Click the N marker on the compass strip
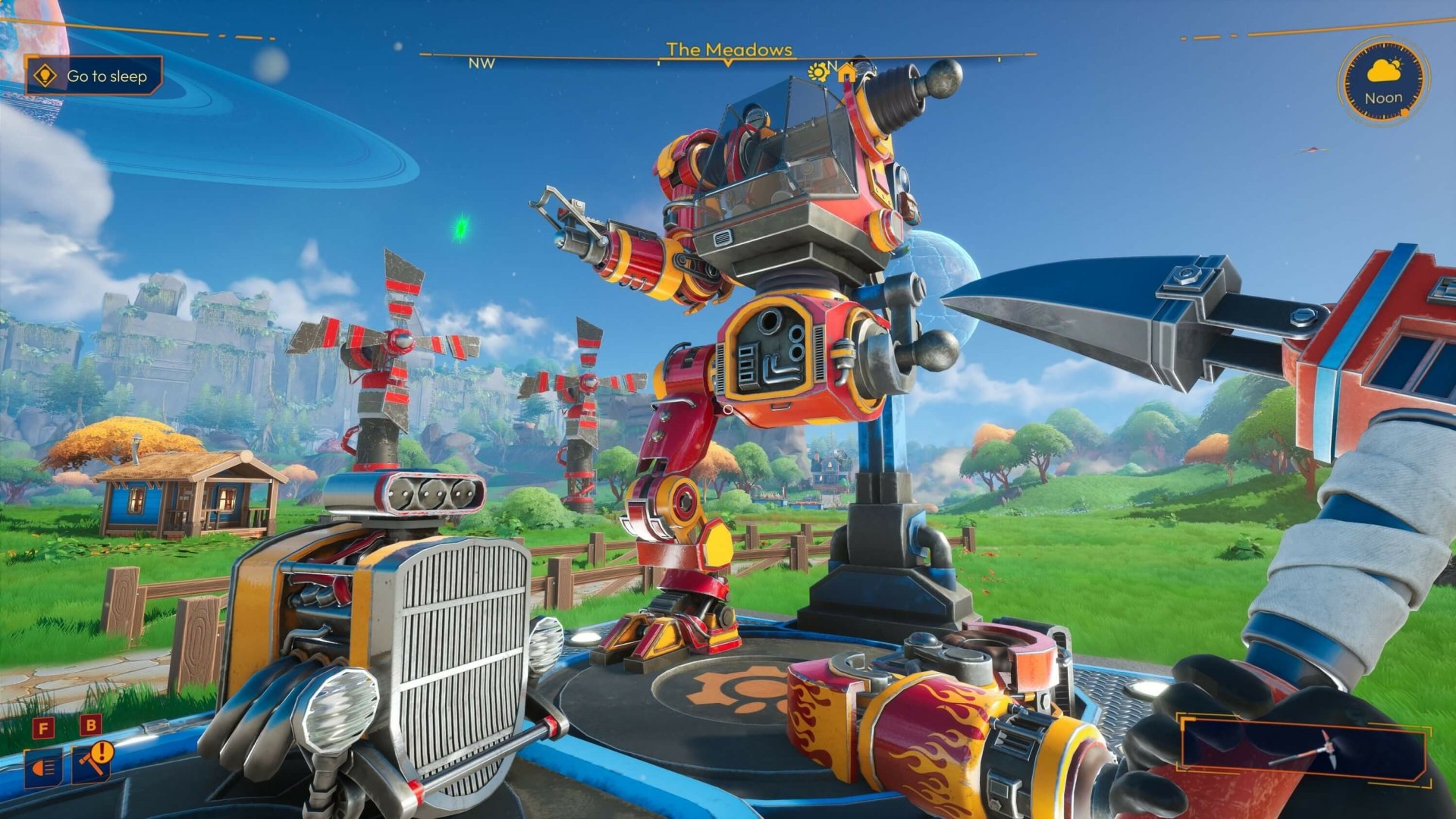Screen dimensions: 1456x819 pos(834,67)
